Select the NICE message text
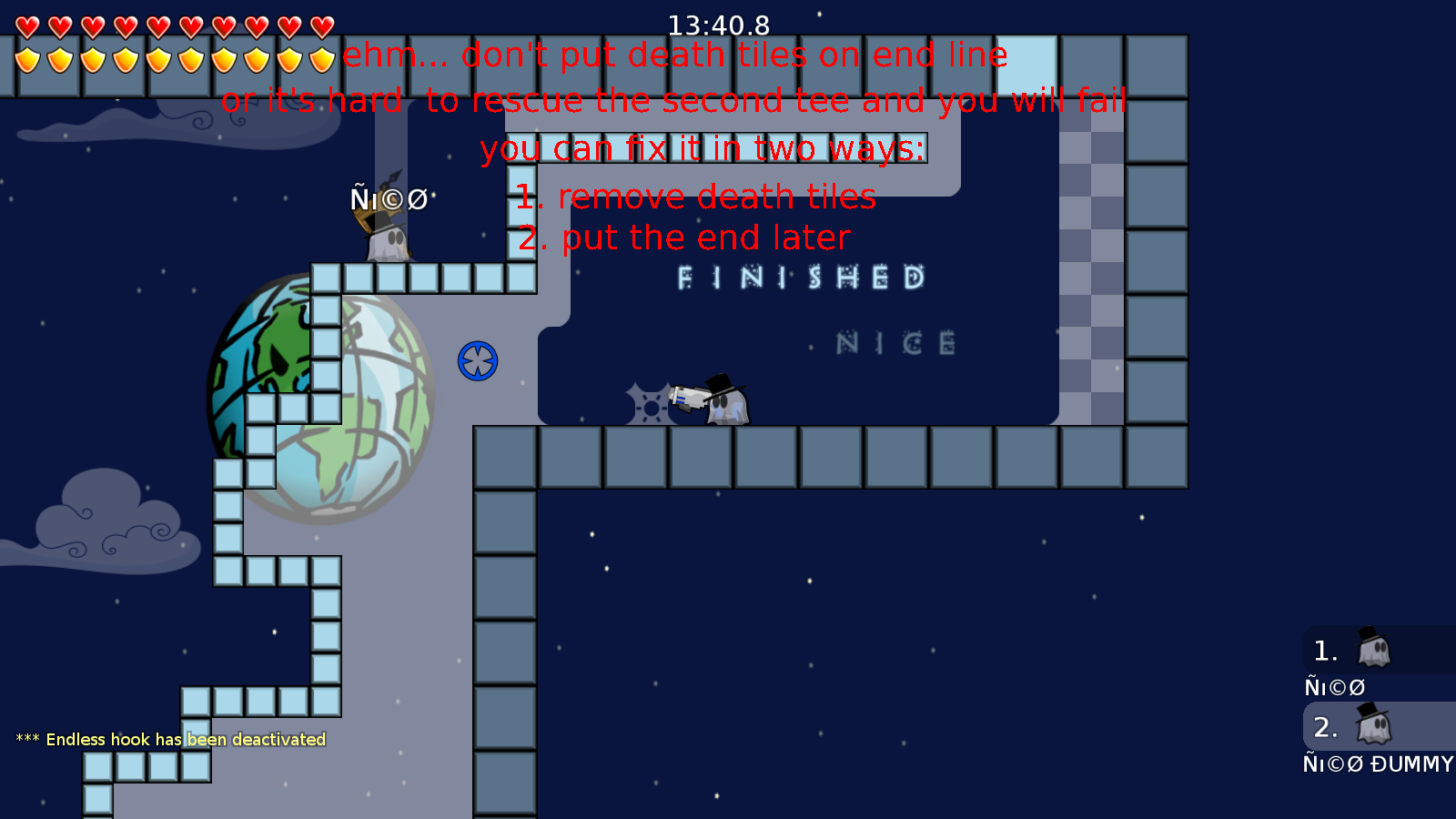Screen dimensions: 1456x819 (895, 343)
